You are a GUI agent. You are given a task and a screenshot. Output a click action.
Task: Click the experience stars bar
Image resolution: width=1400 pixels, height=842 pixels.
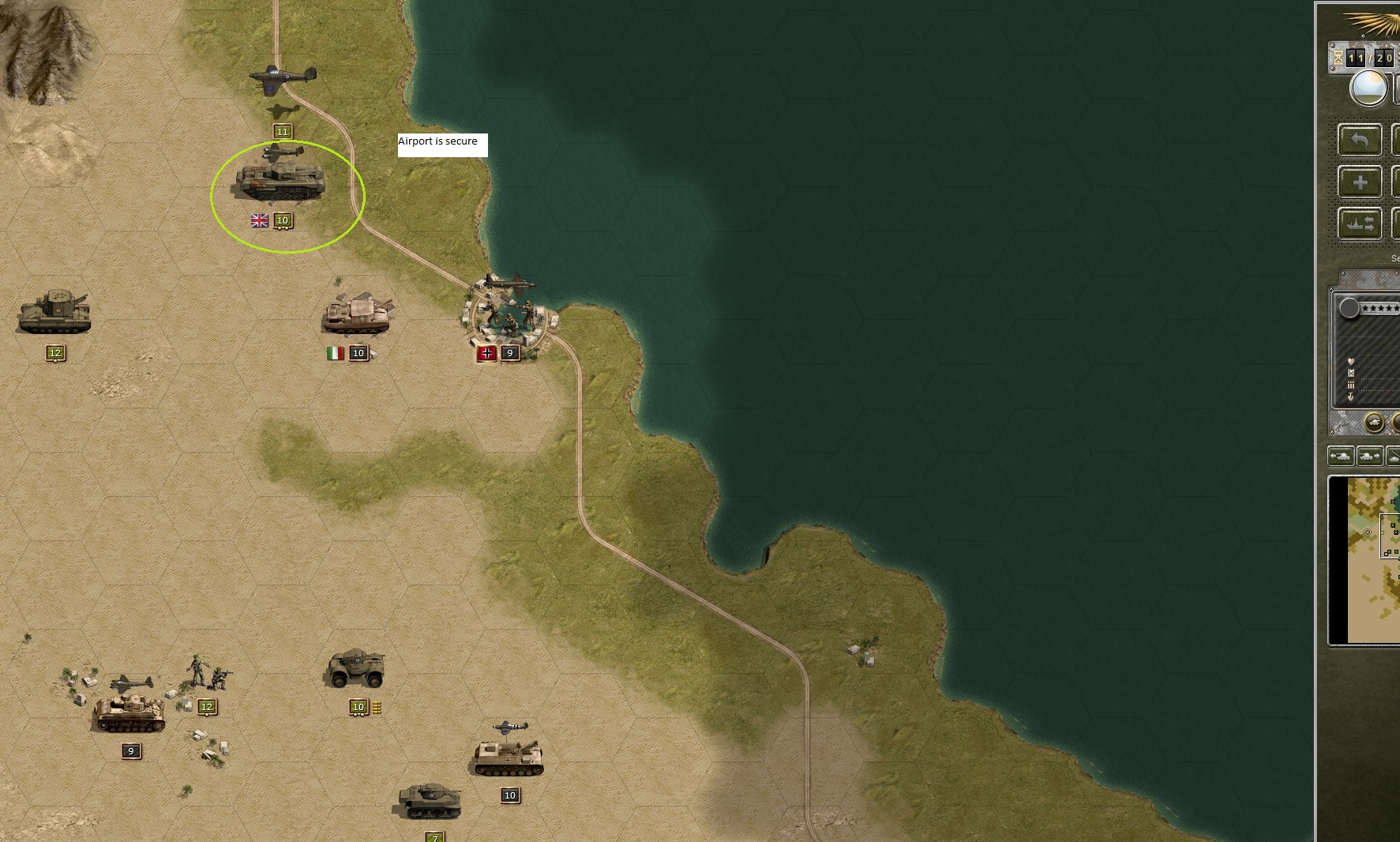(x=1382, y=308)
